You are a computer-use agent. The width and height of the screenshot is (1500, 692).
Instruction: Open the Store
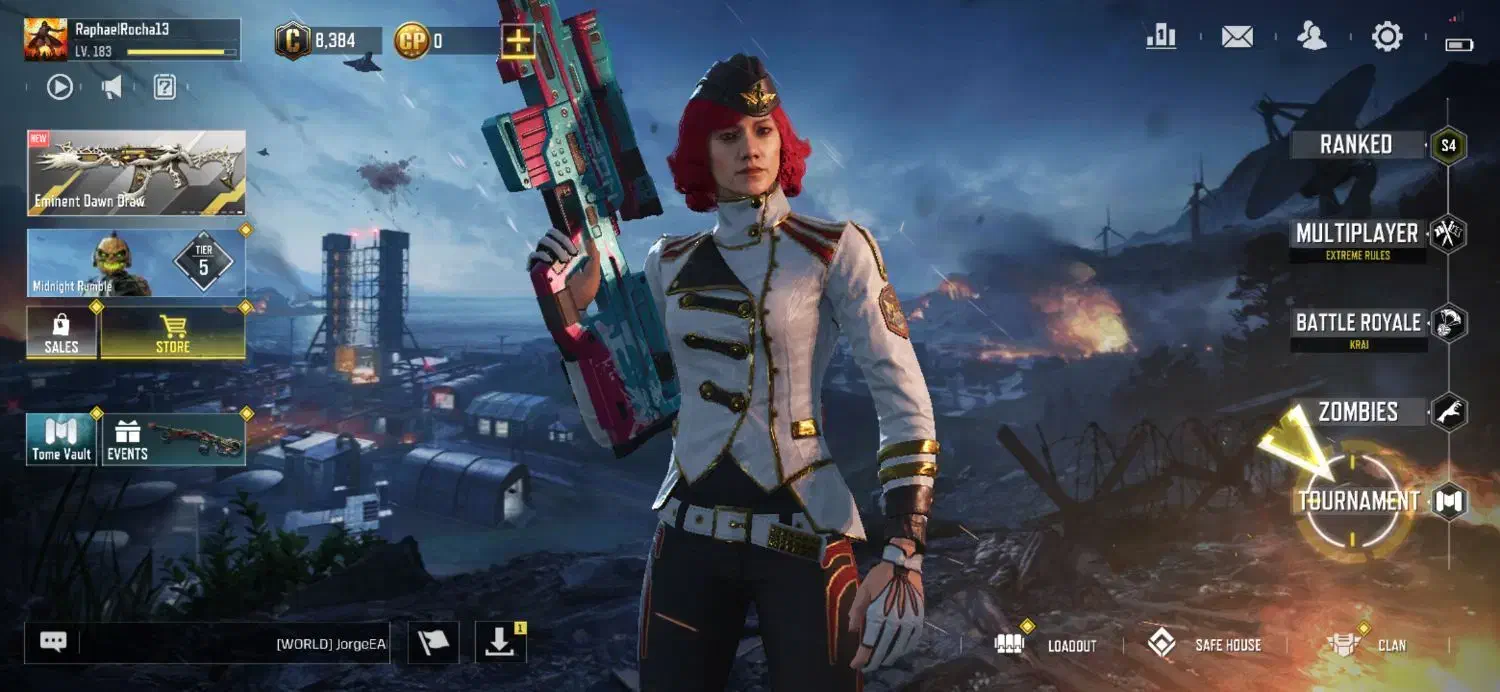[173, 333]
